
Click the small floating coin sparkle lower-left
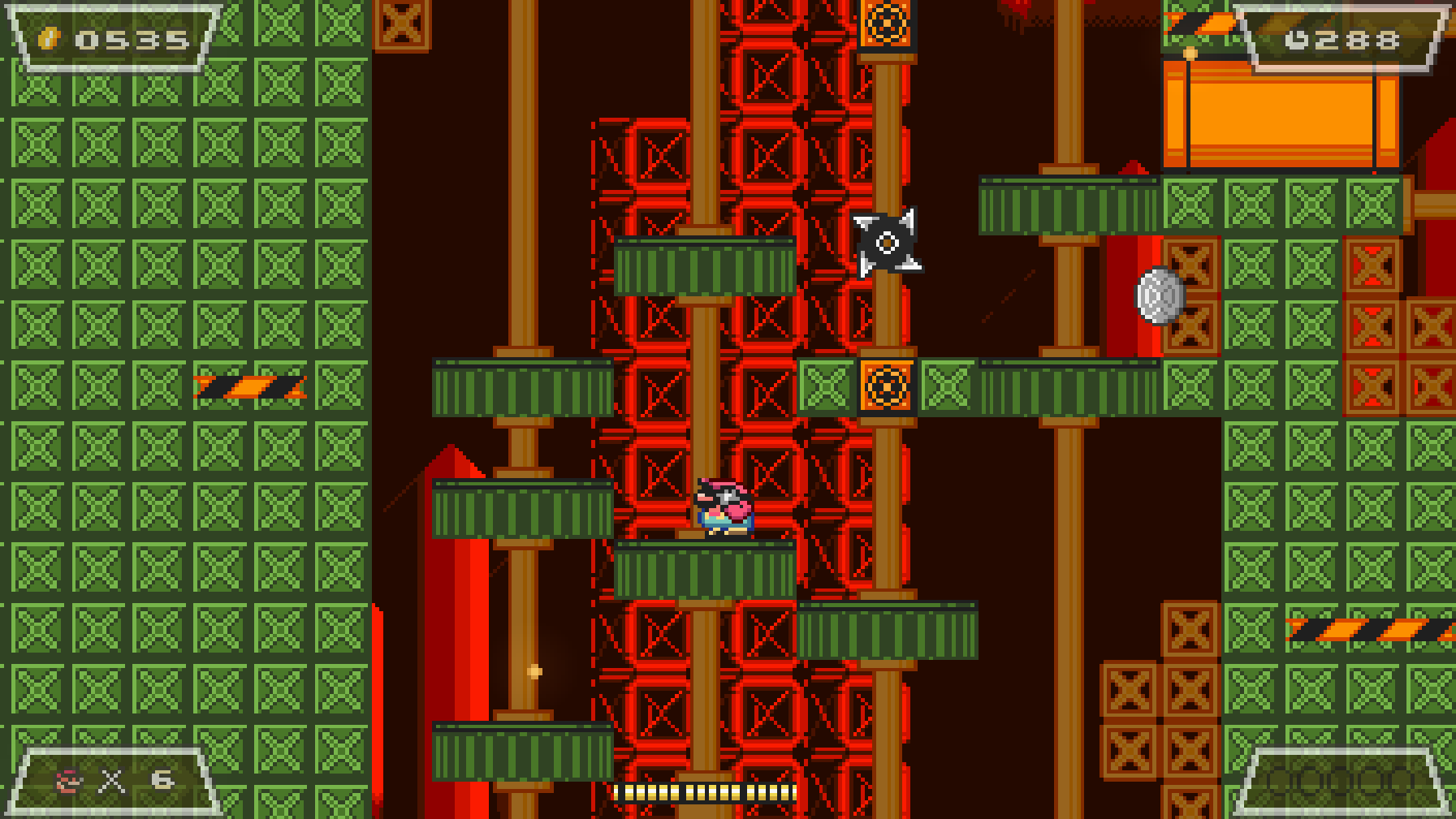(x=533, y=670)
